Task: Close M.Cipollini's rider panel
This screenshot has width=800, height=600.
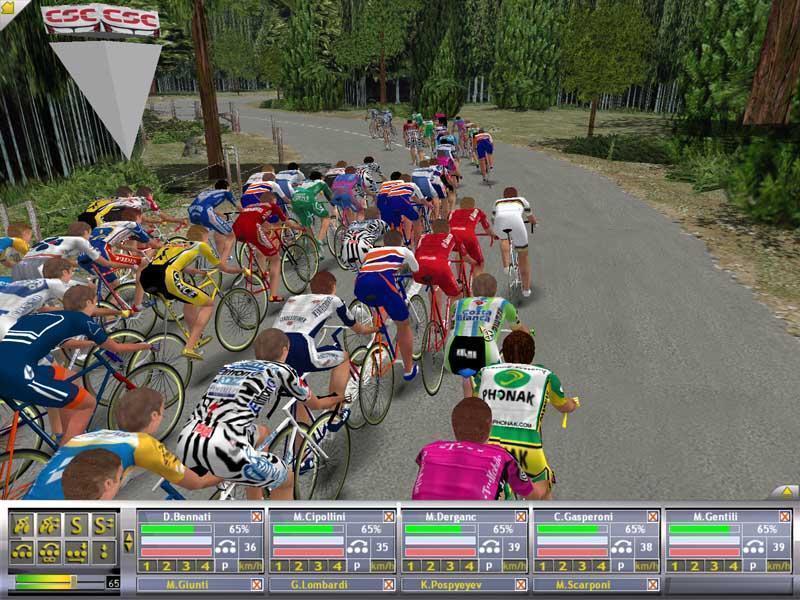Action: coord(388,516)
